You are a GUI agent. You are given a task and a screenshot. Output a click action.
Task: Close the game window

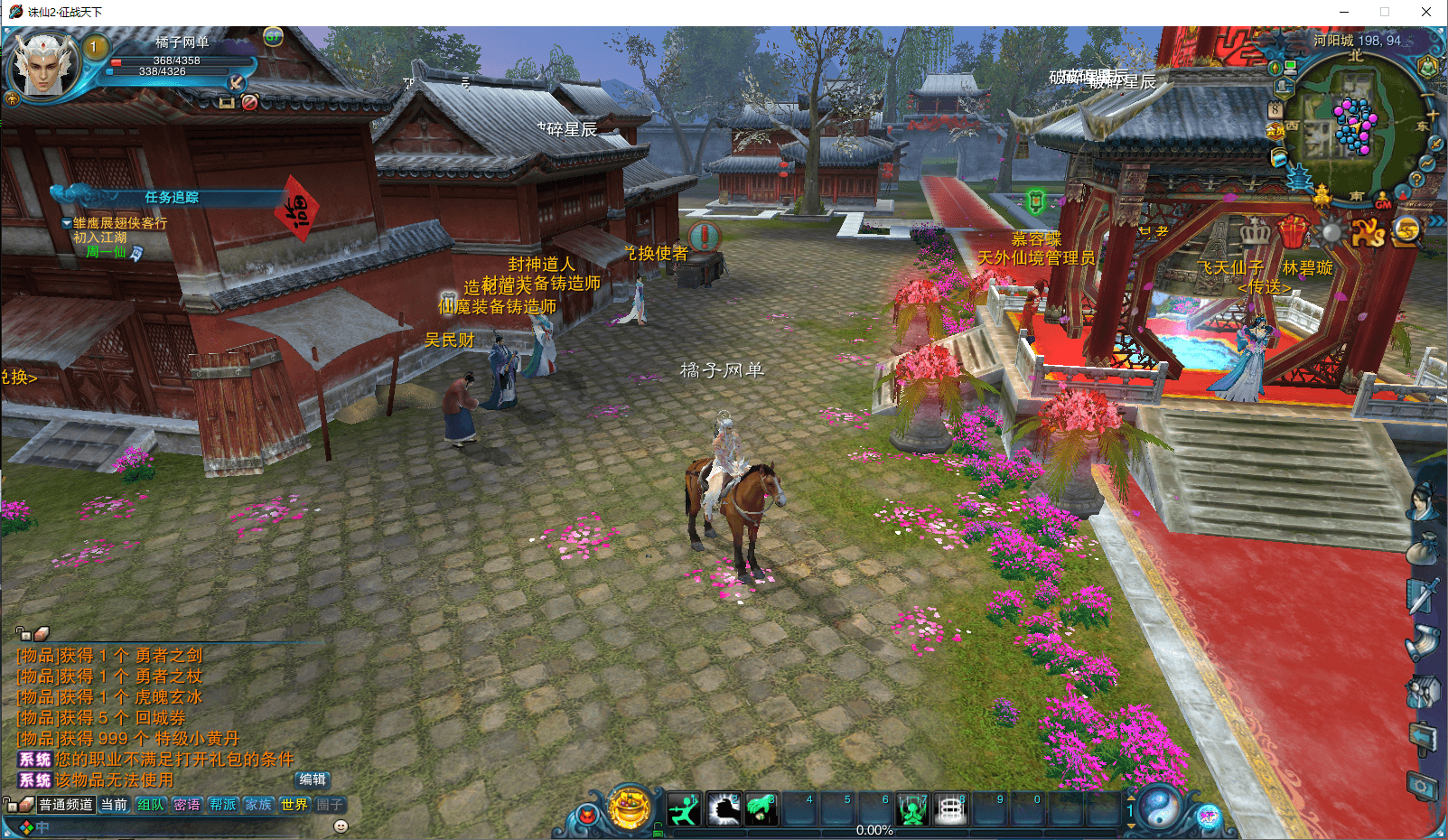(x=1426, y=13)
